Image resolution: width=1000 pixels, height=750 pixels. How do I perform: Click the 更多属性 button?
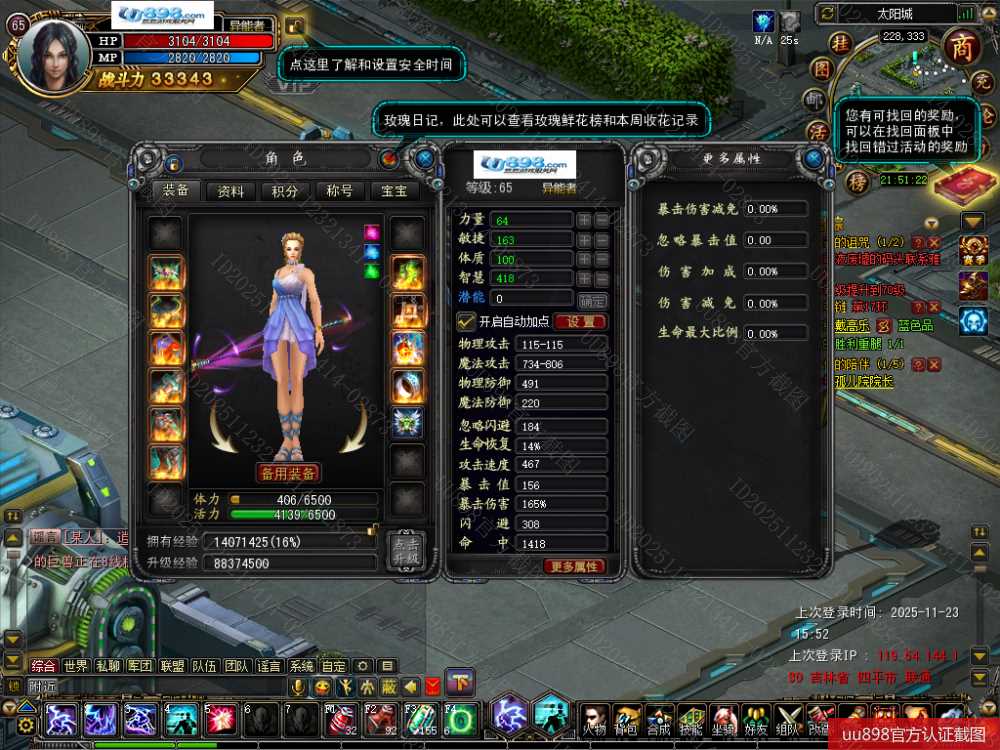(x=575, y=566)
